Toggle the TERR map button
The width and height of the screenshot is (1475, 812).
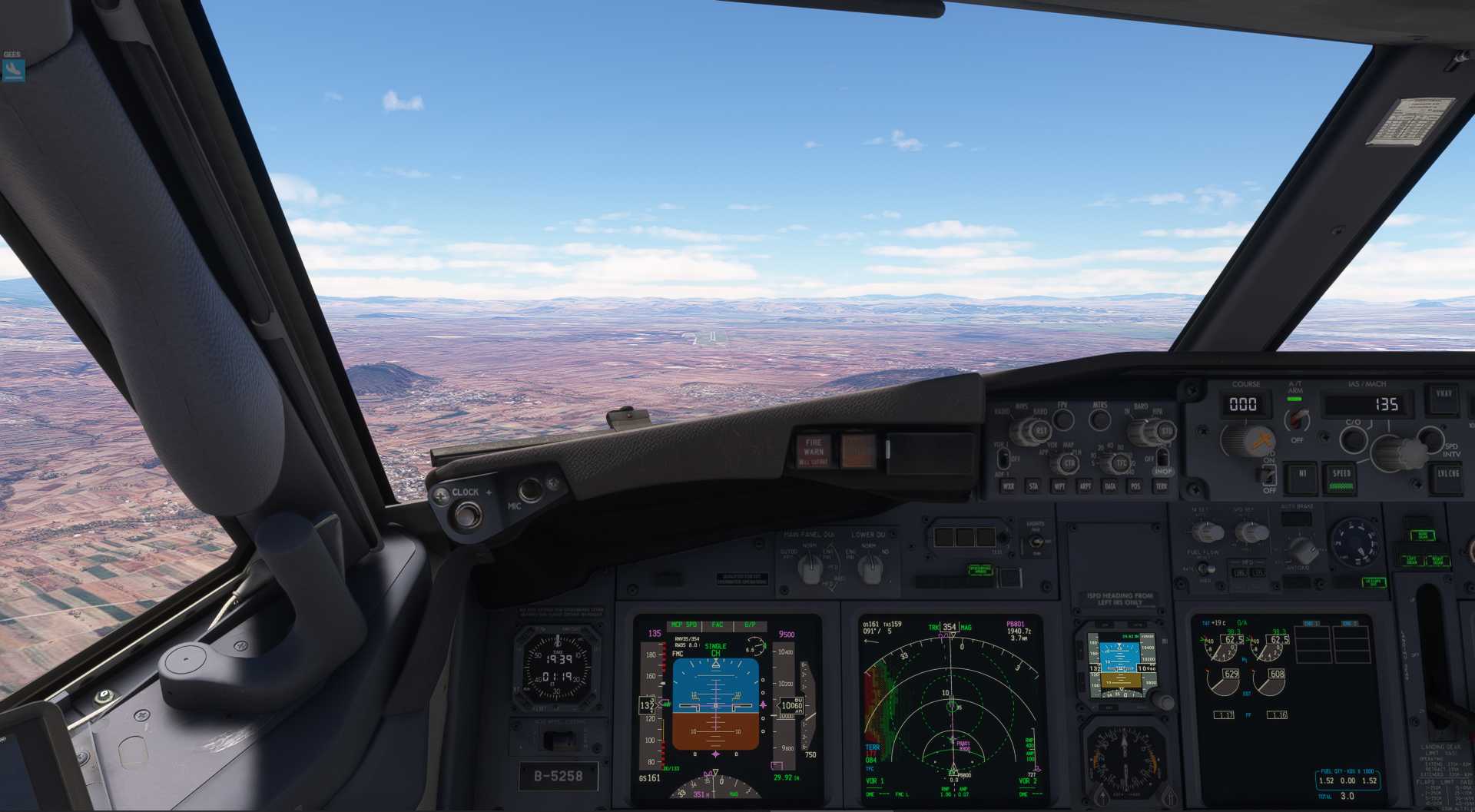pyautogui.click(x=1161, y=486)
